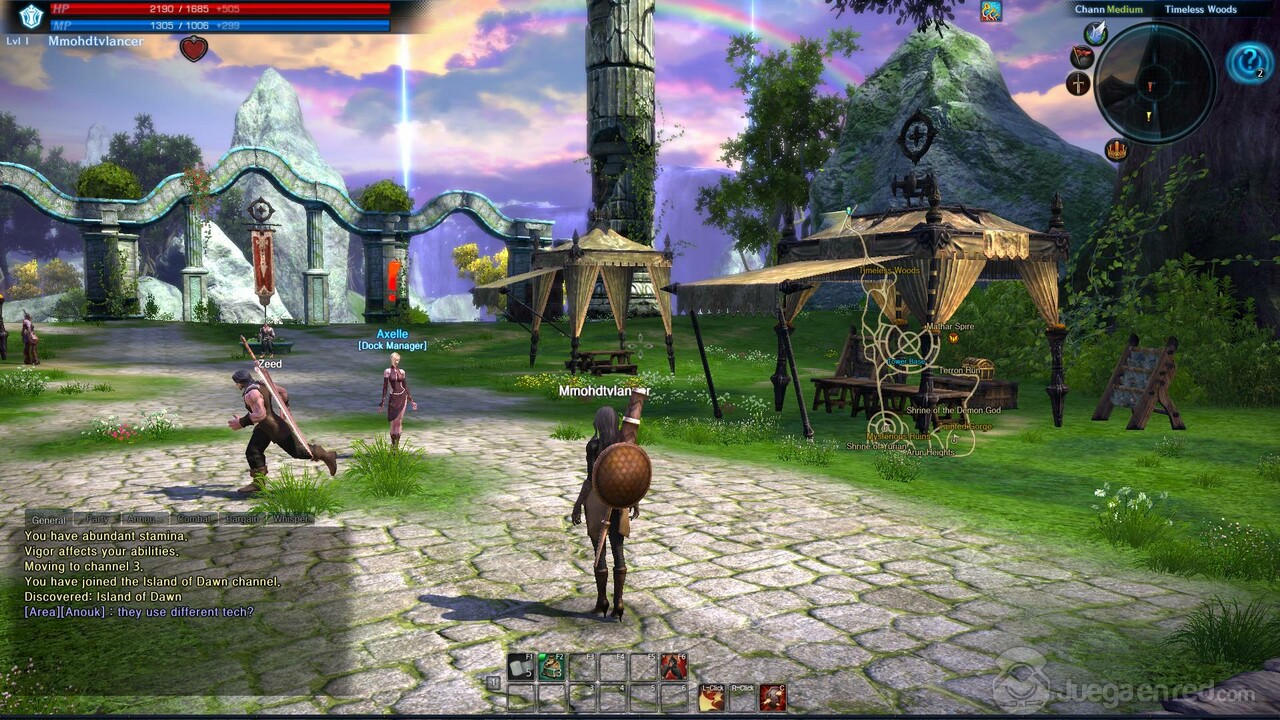Click the buff icon near top right

click(991, 11)
